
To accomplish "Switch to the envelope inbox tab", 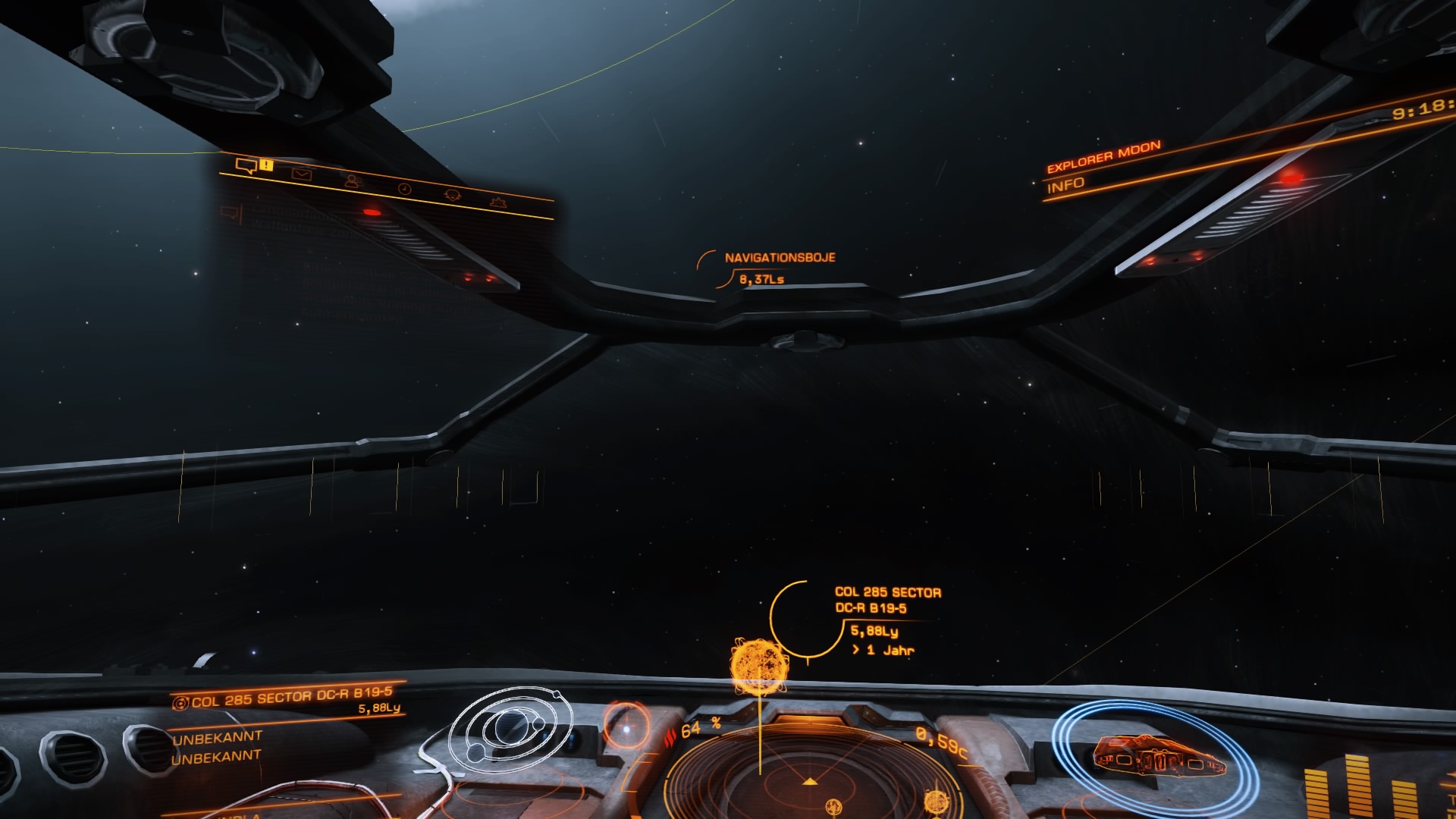I will point(302,174).
